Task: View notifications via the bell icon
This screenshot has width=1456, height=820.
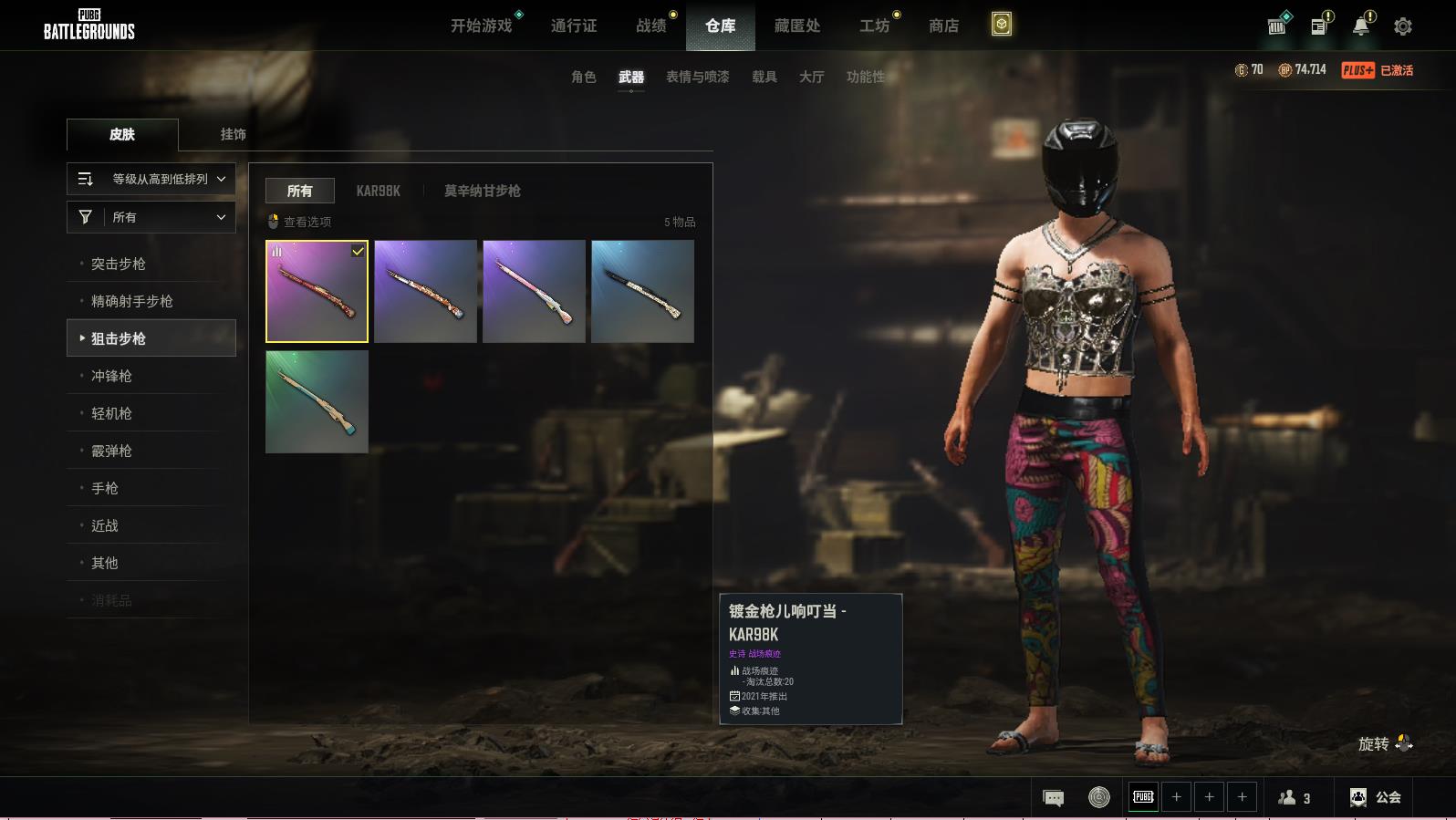Action: pyautogui.click(x=1360, y=26)
